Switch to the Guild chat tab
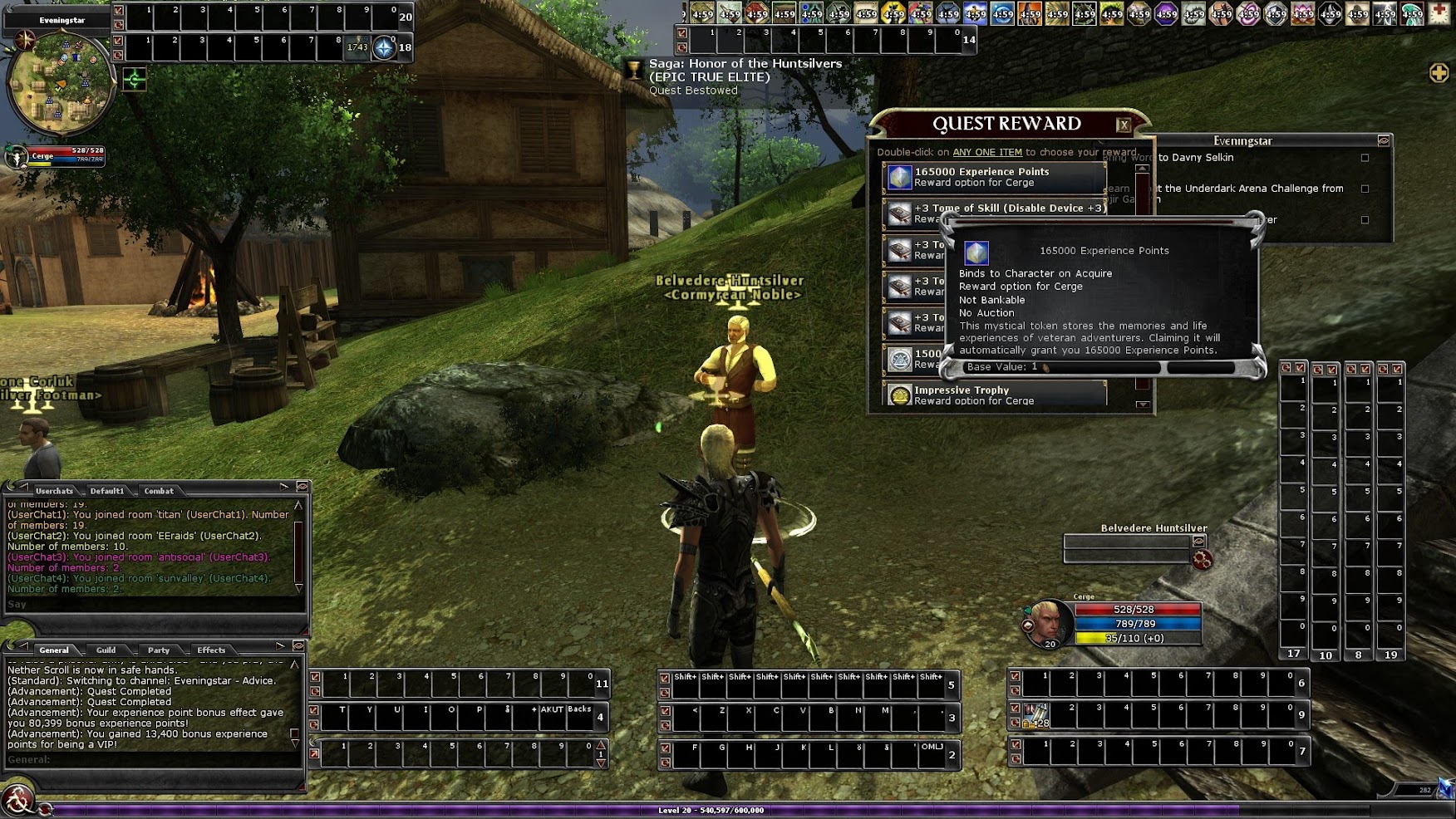This screenshot has height=819, width=1456. [106, 650]
